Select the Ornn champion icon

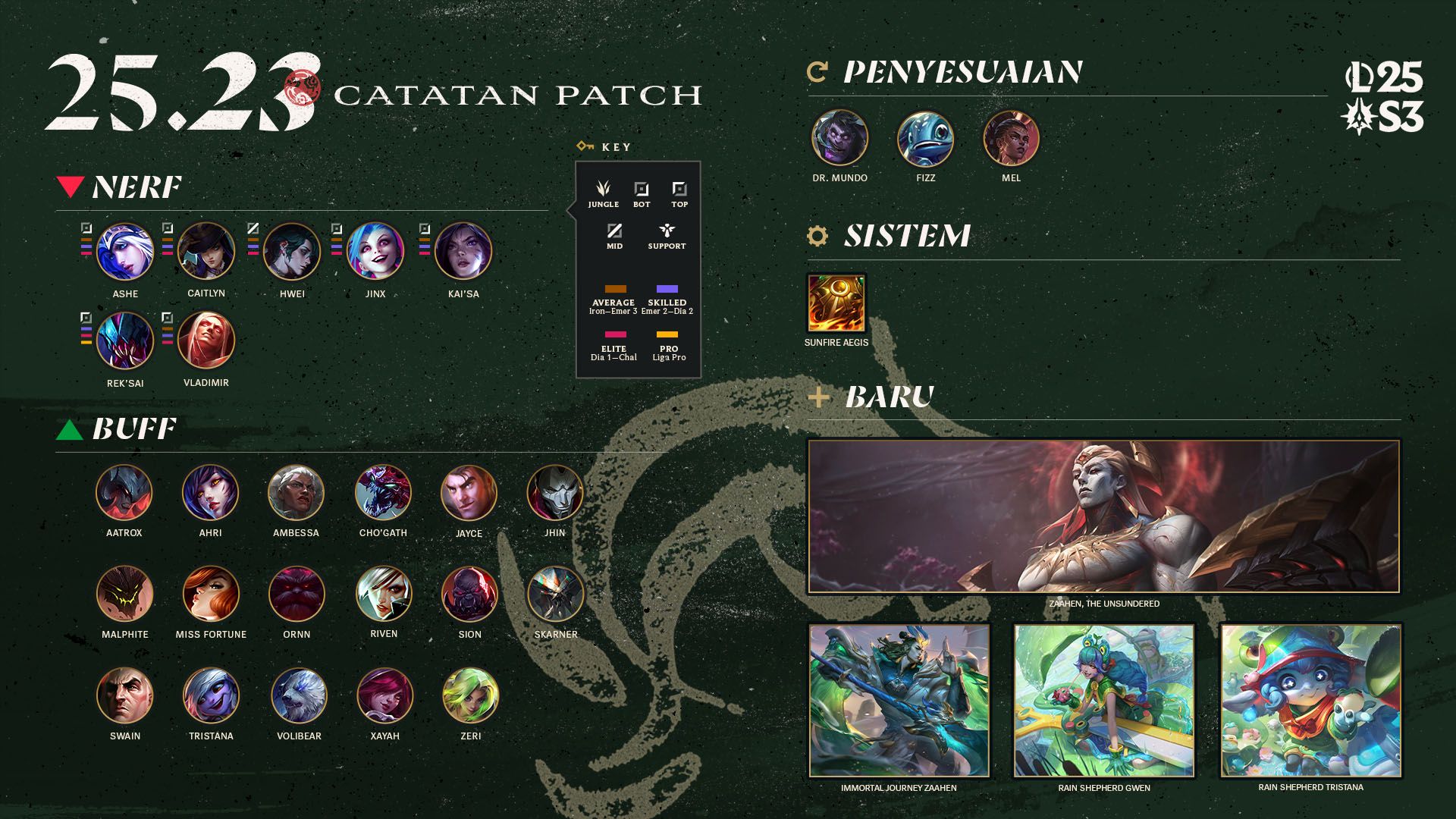pos(297,594)
